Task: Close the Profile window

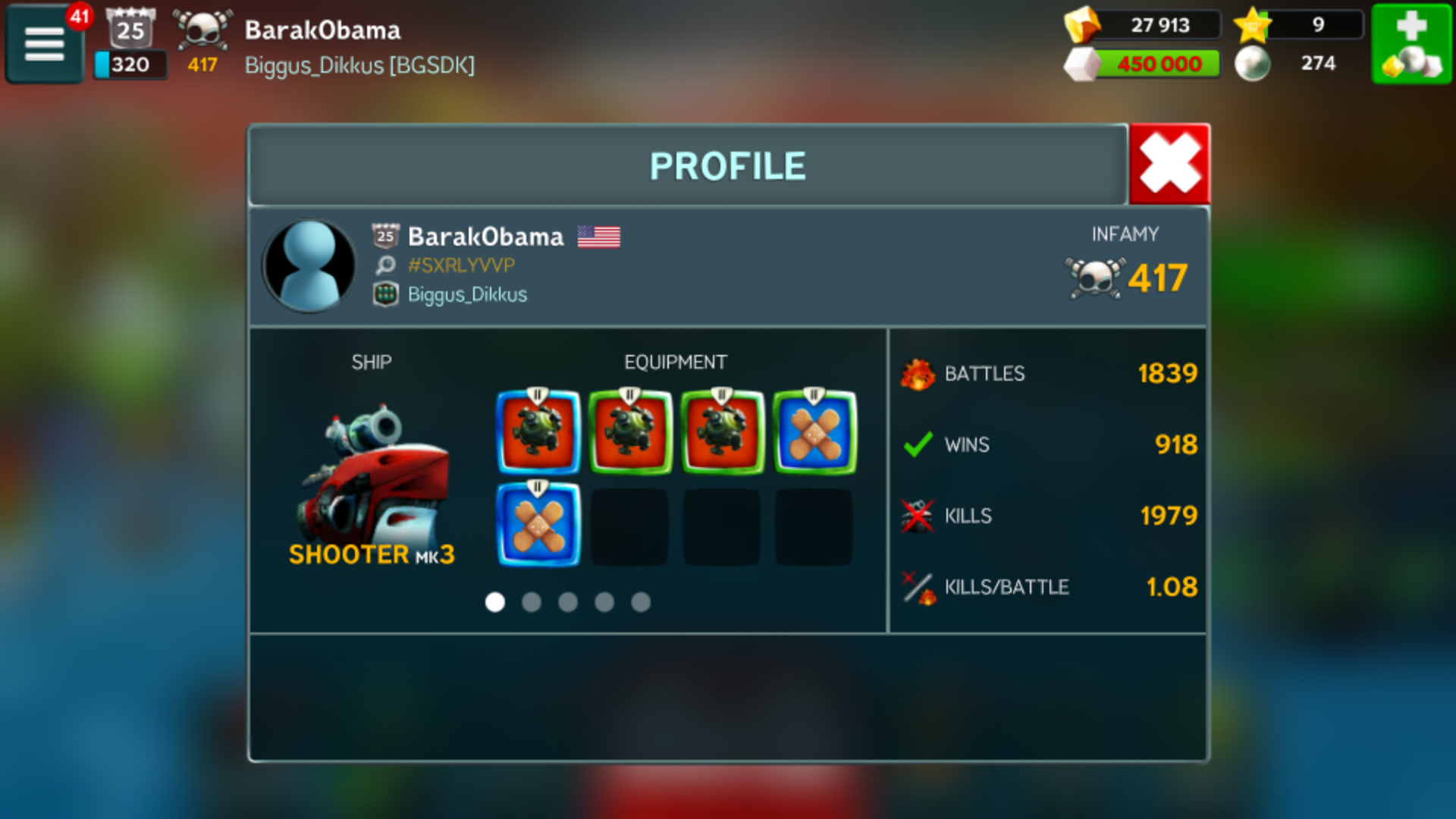Action: (x=1169, y=164)
